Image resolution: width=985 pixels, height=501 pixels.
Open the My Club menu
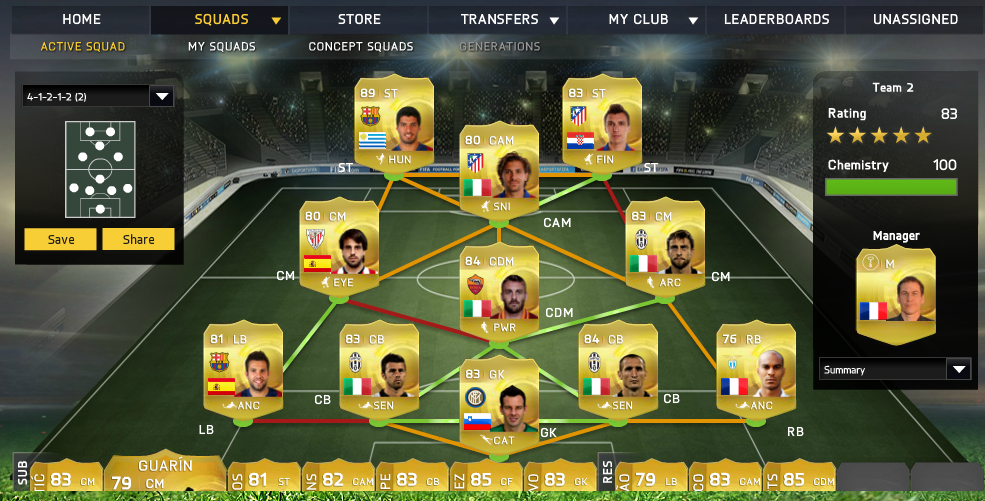[649, 19]
